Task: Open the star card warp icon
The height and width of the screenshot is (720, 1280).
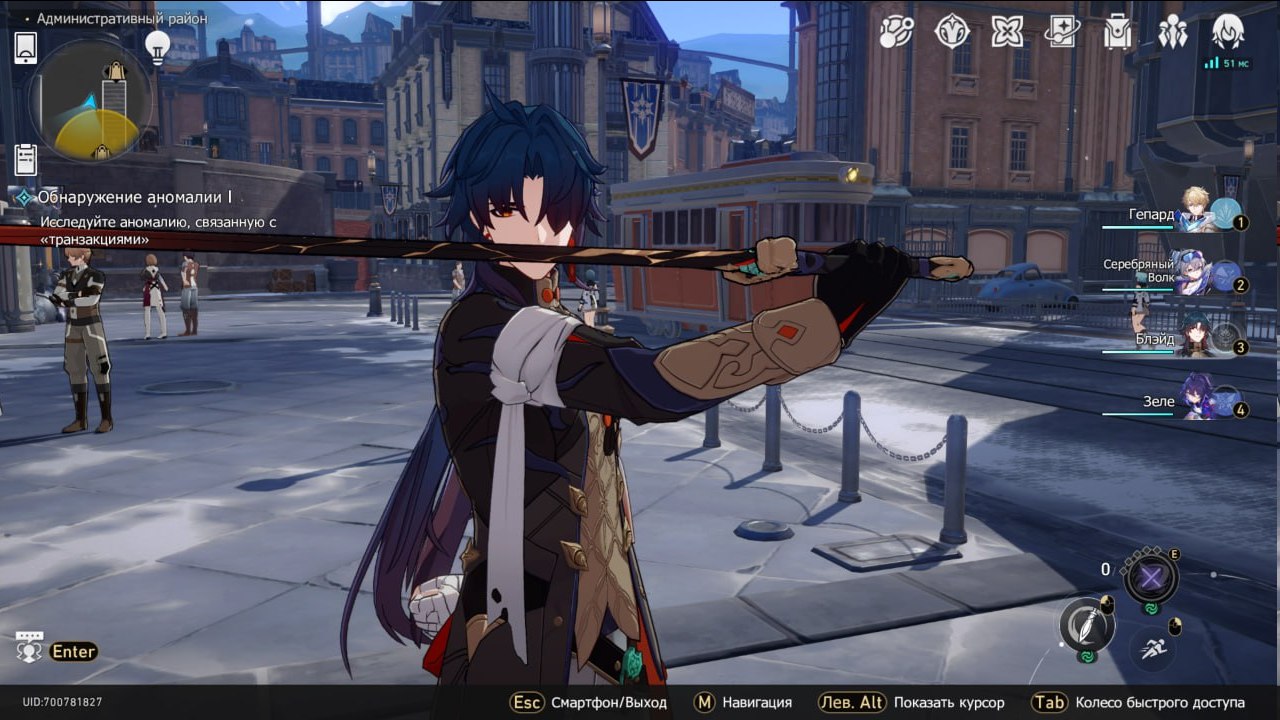Action: (1062, 32)
